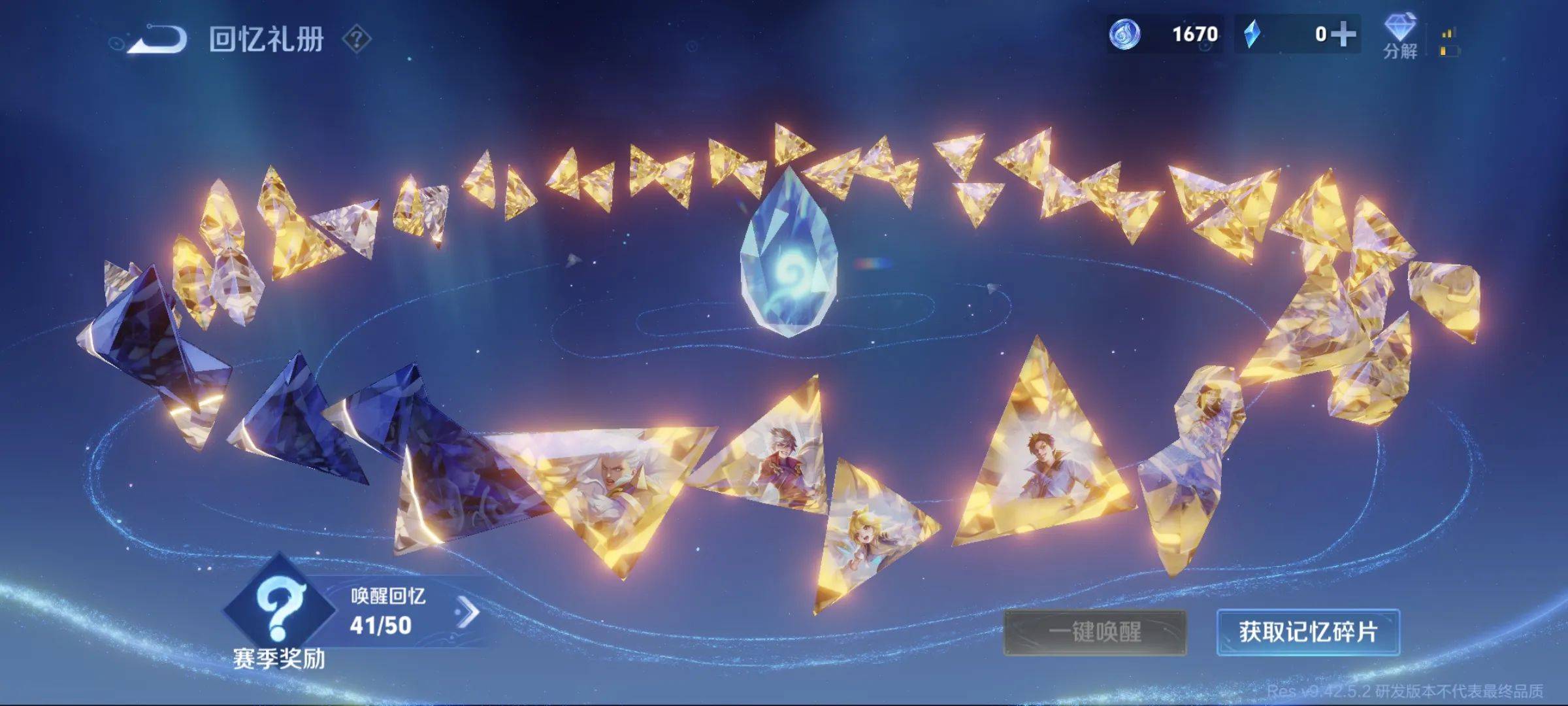Select the silver-haired red-coat hero shard

point(777,458)
